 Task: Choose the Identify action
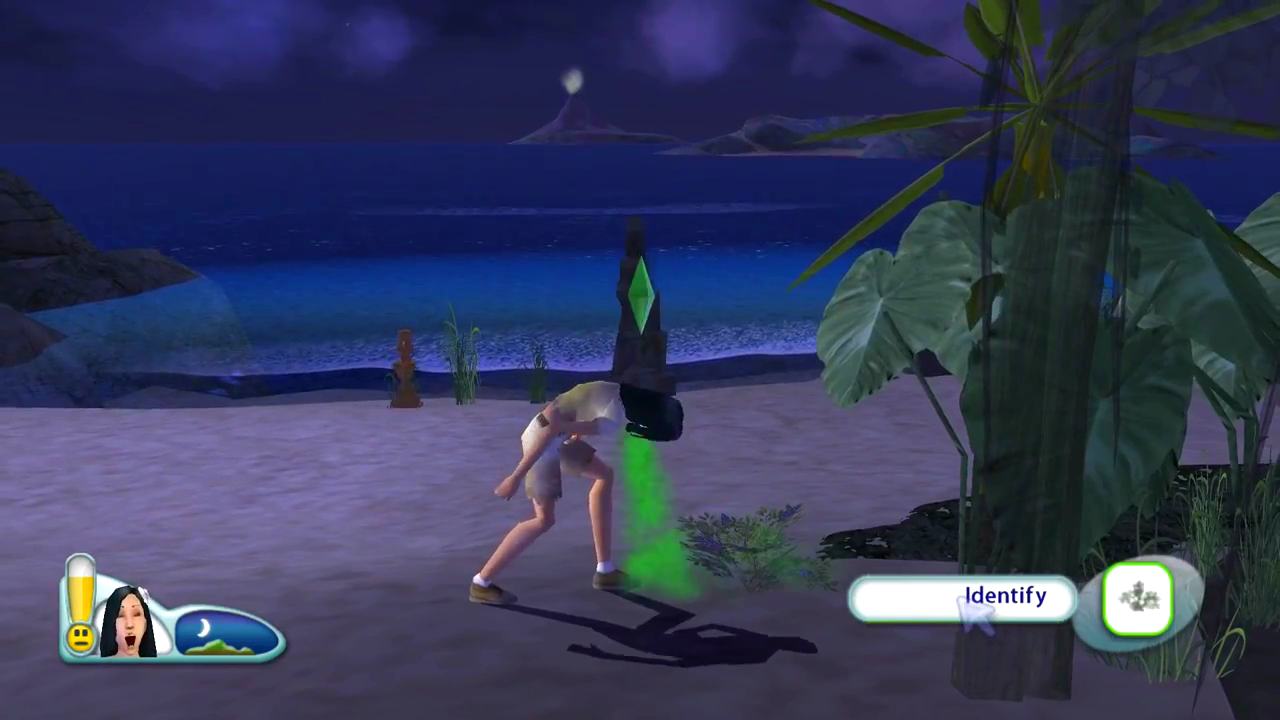coord(962,599)
